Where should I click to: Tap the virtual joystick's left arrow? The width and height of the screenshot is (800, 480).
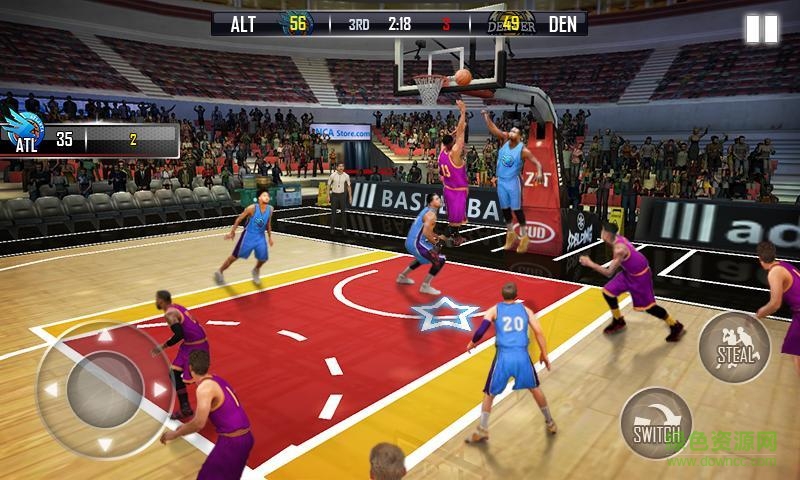coord(51,391)
